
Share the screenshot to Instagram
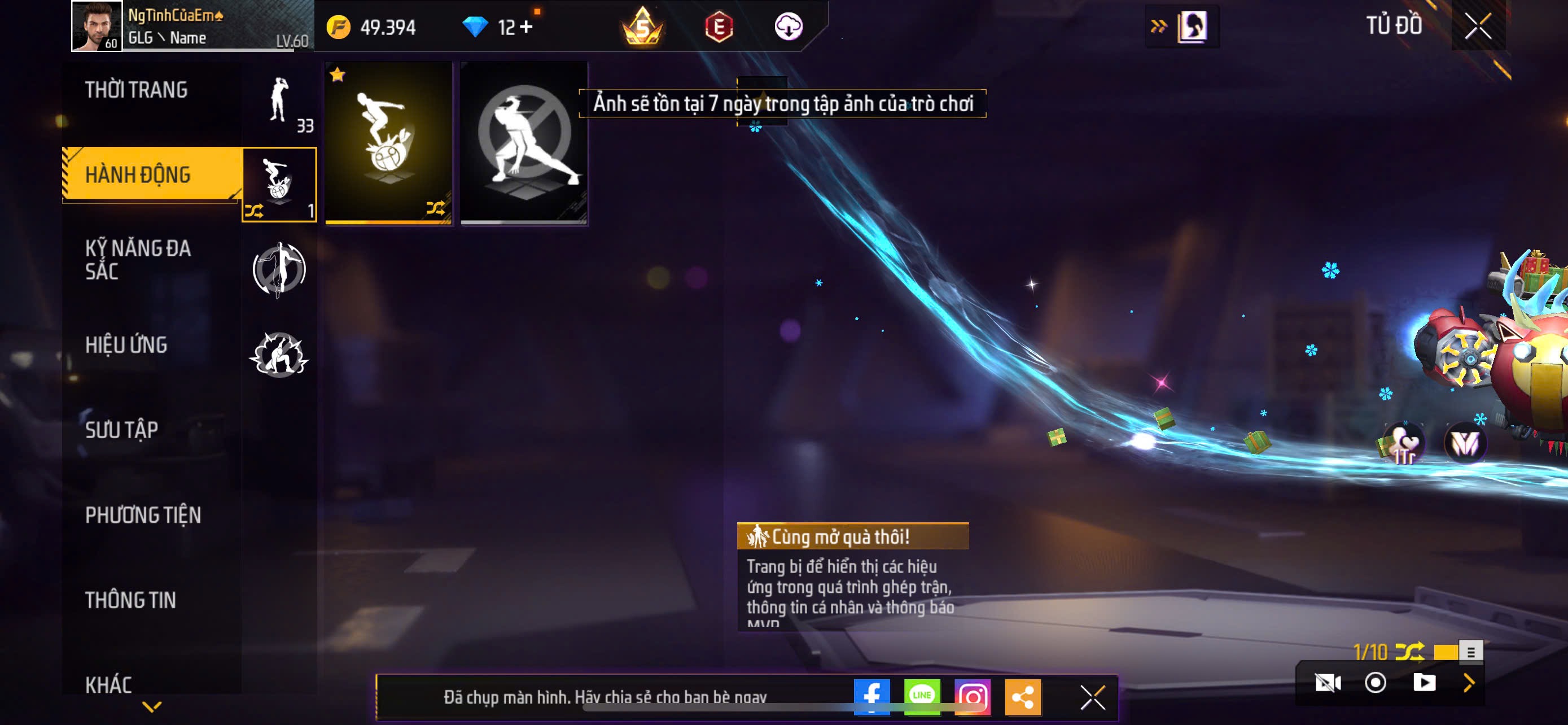(973, 696)
